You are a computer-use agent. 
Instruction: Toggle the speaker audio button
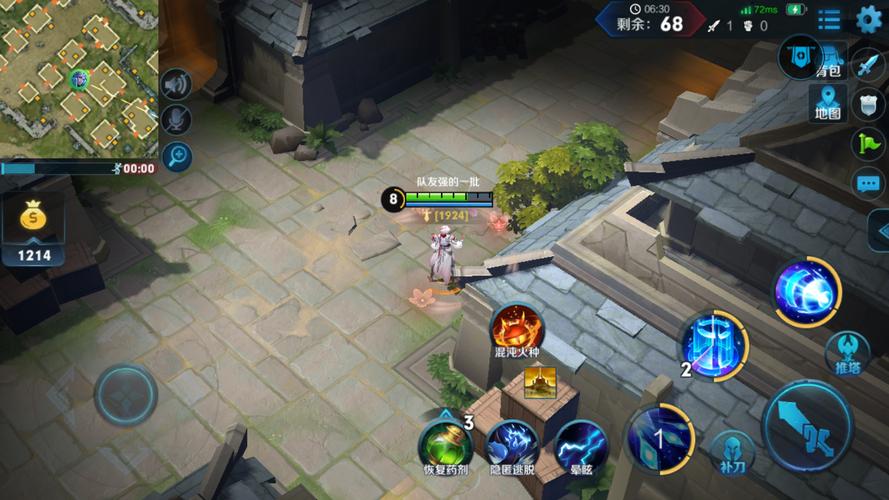point(176,85)
